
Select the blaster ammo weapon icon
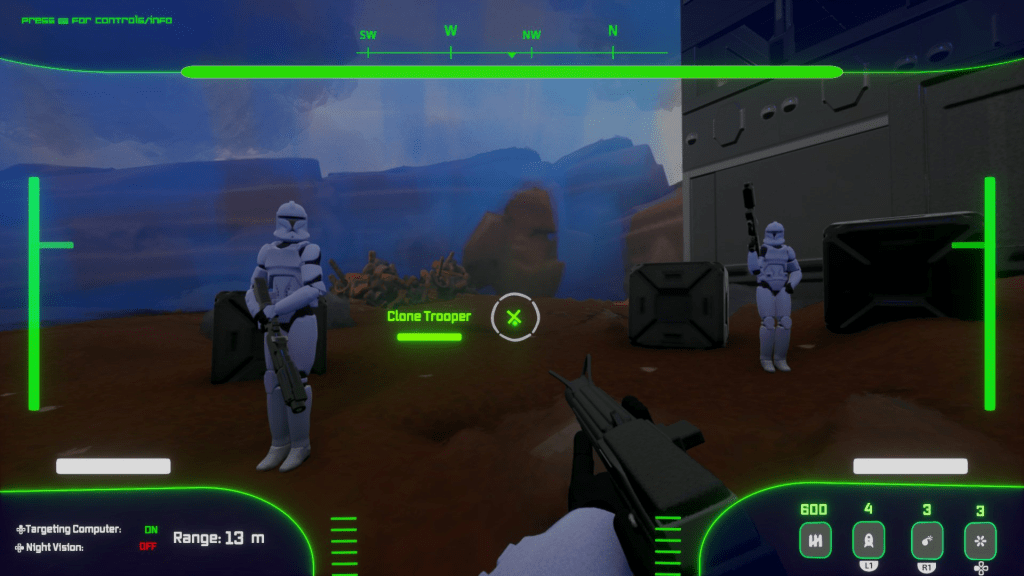[815, 541]
